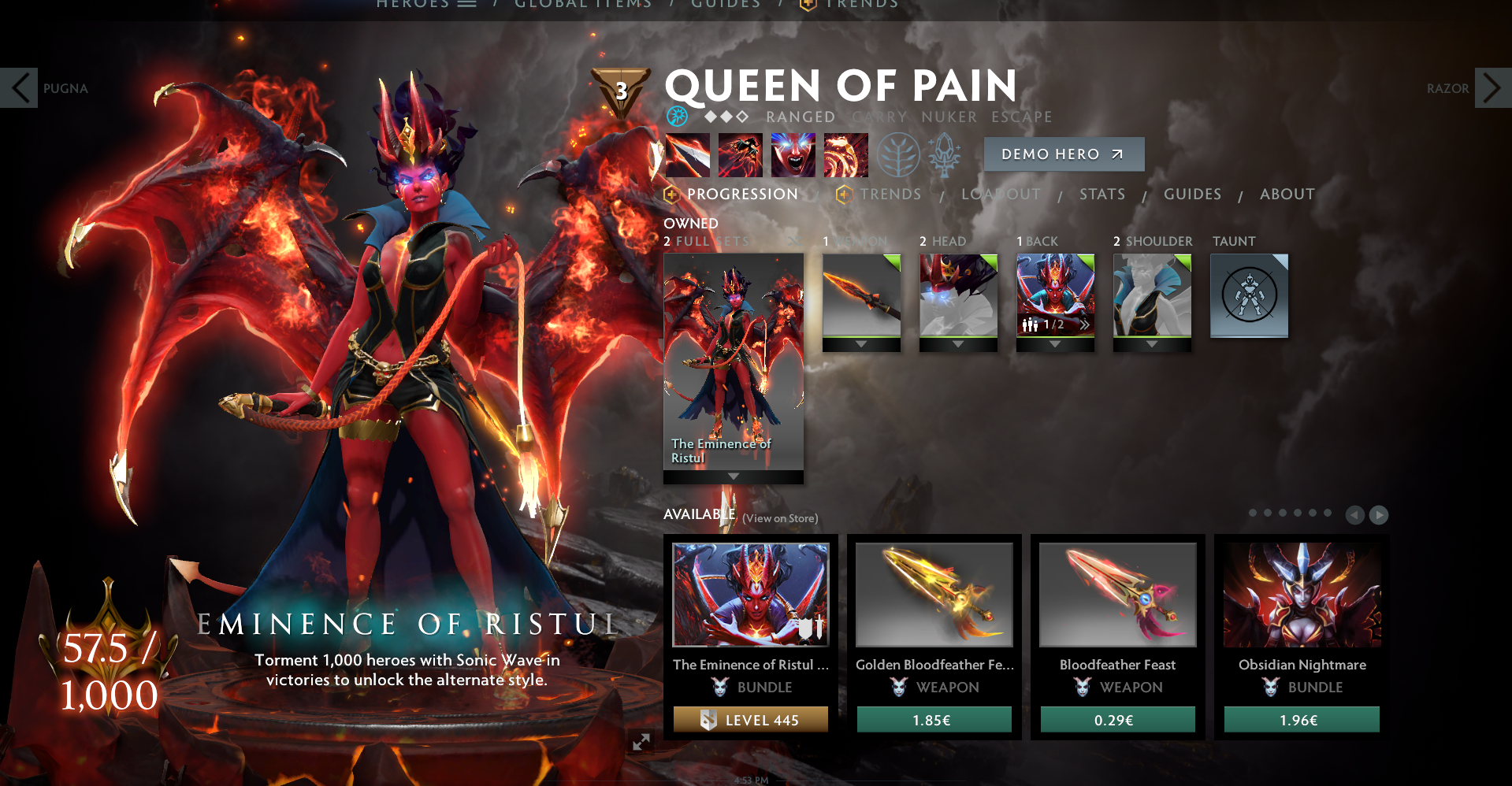This screenshot has width=1512, height=786.
Task: Select the Shadow Strike ability icon
Action: pyautogui.click(x=687, y=155)
